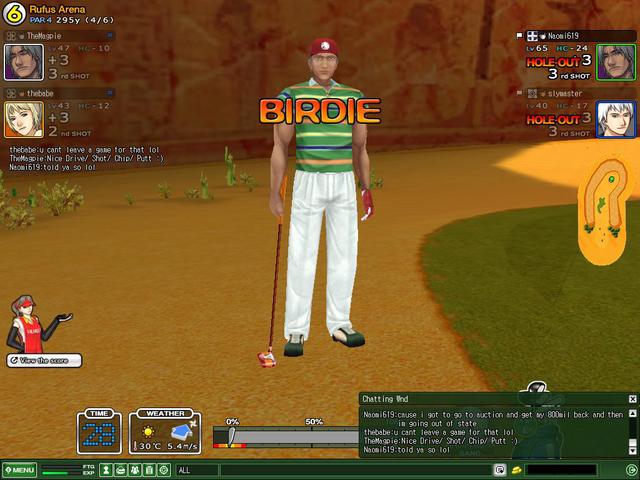The width and height of the screenshot is (640, 480).
Task: Select thebabe's player portrait
Action: tap(23, 119)
